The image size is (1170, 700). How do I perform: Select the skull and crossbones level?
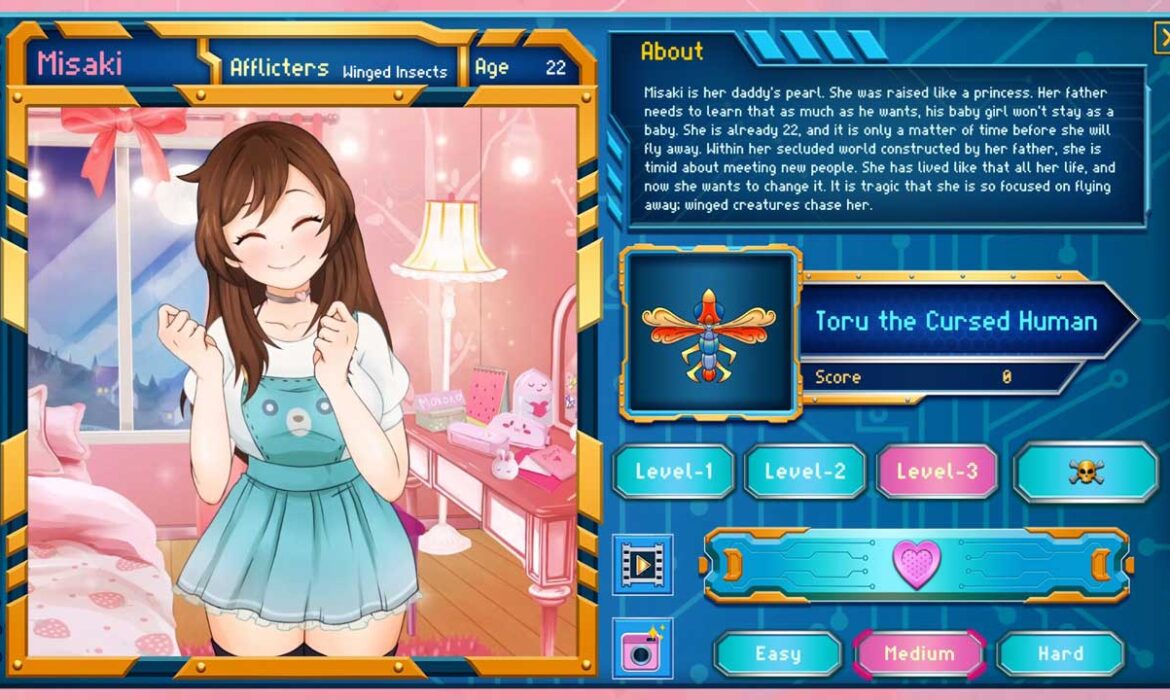[1085, 472]
